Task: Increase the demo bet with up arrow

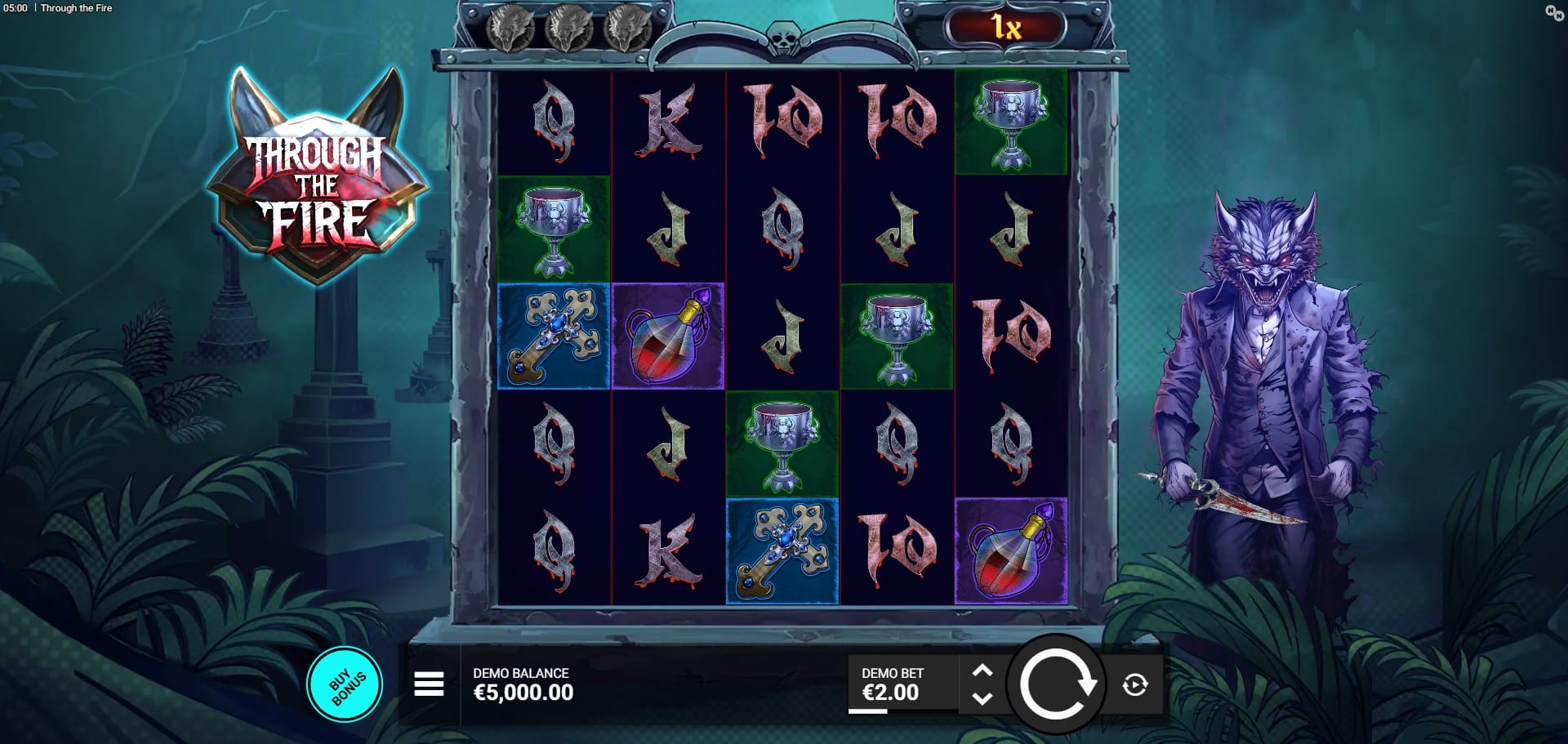Action: pos(982,670)
